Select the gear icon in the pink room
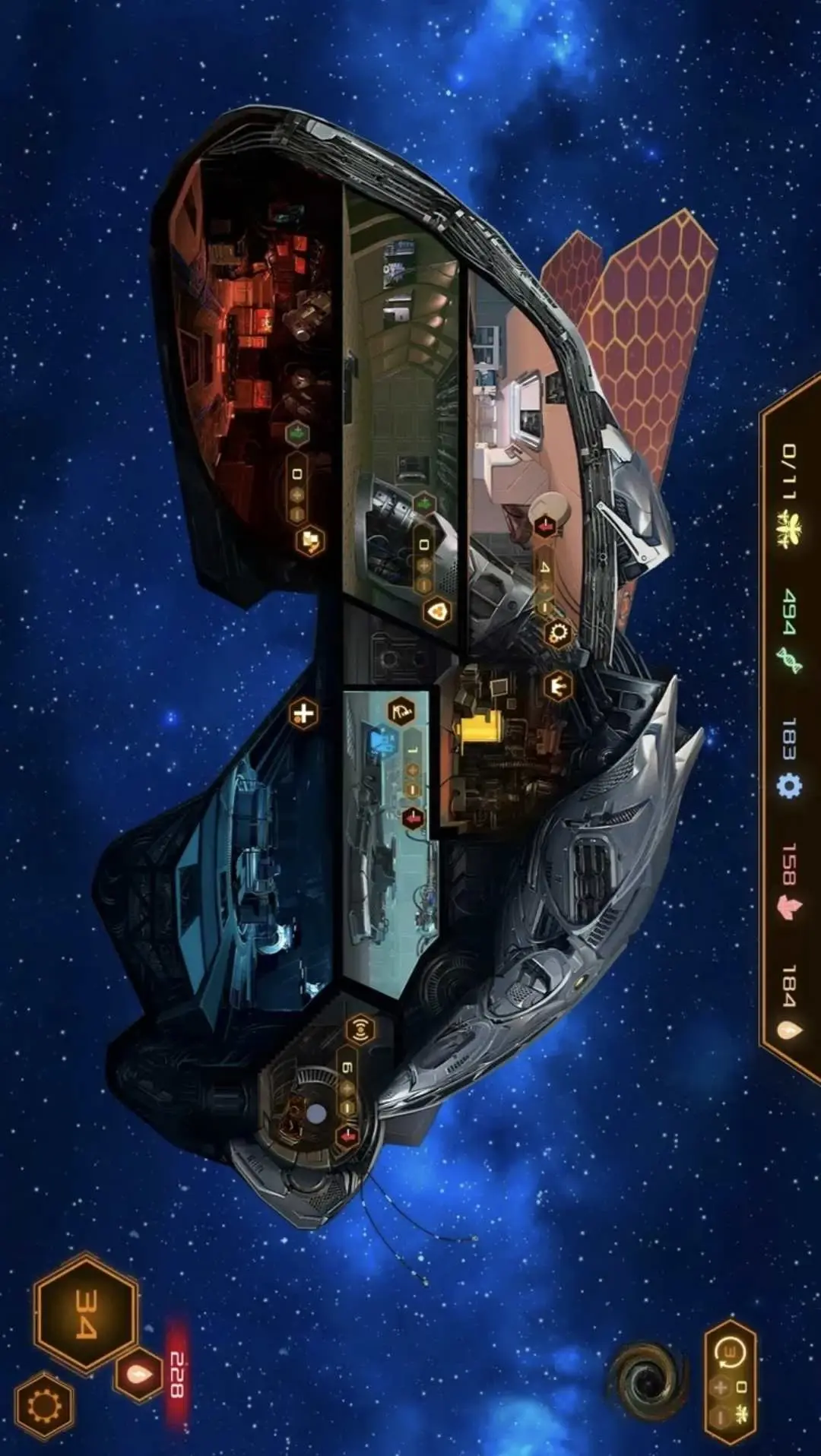The height and width of the screenshot is (1456, 821). coord(559,632)
